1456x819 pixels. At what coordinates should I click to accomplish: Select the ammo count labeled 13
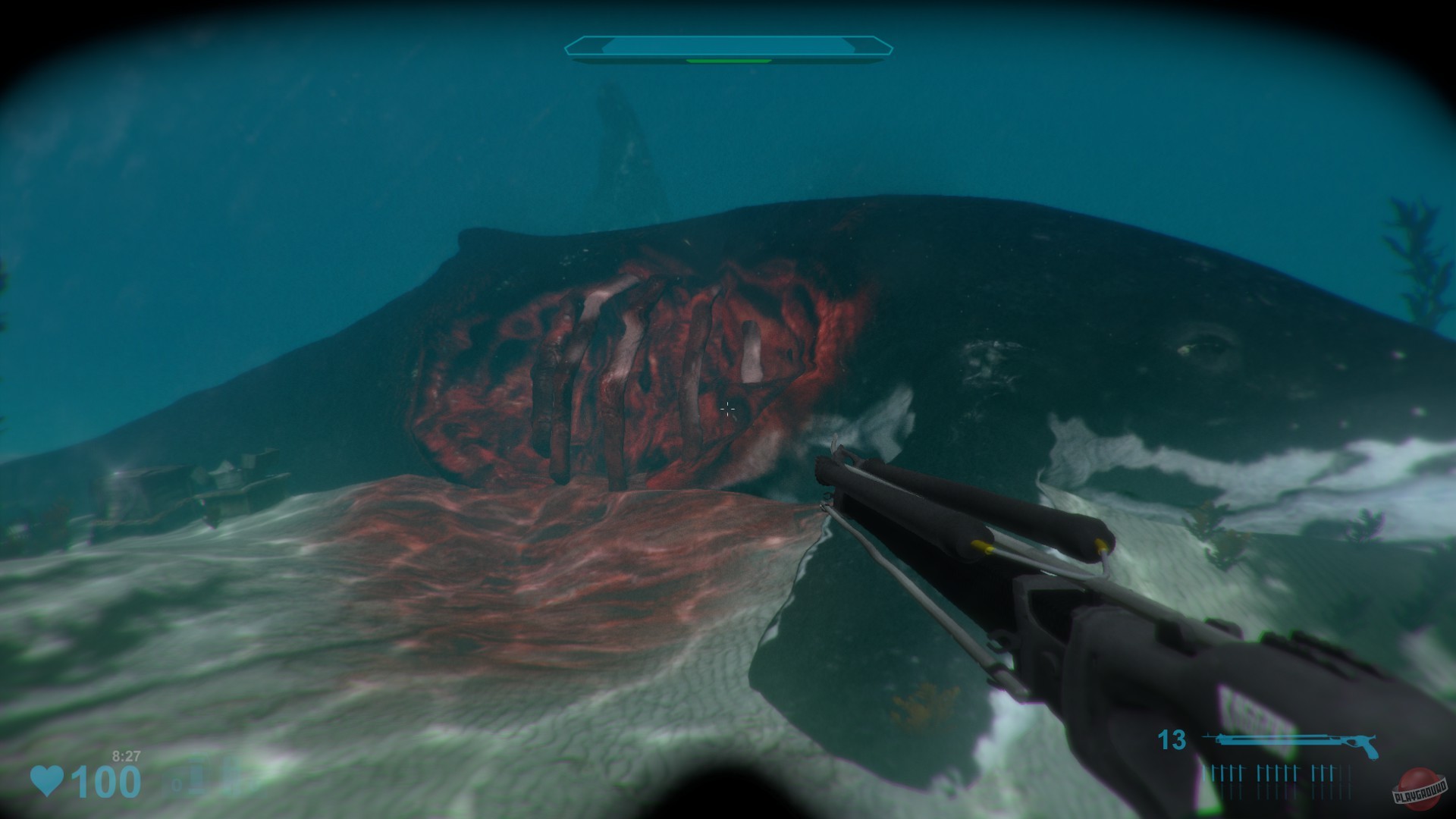(x=1172, y=739)
